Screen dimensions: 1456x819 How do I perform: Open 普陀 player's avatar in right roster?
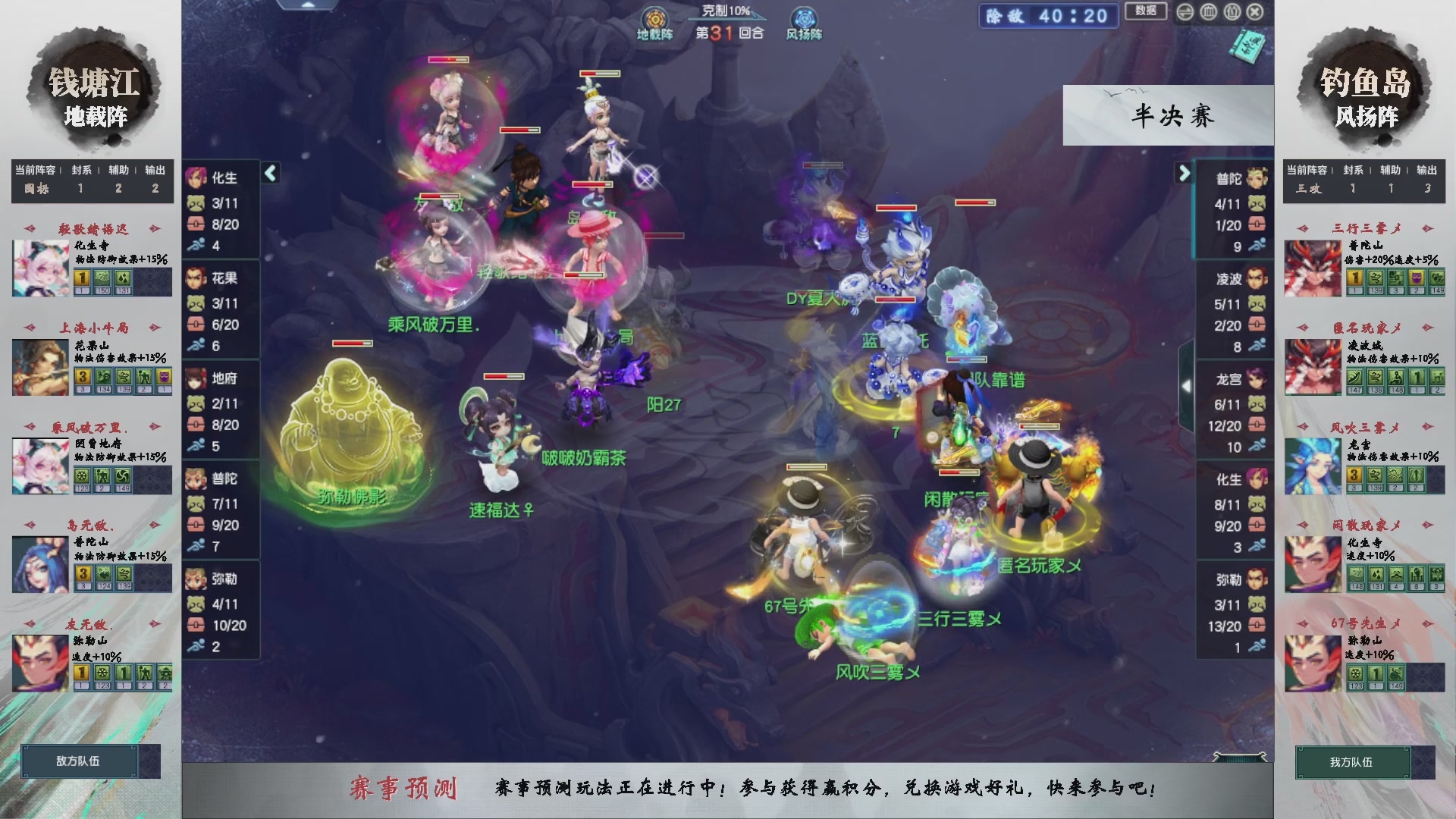(1256, 177)
